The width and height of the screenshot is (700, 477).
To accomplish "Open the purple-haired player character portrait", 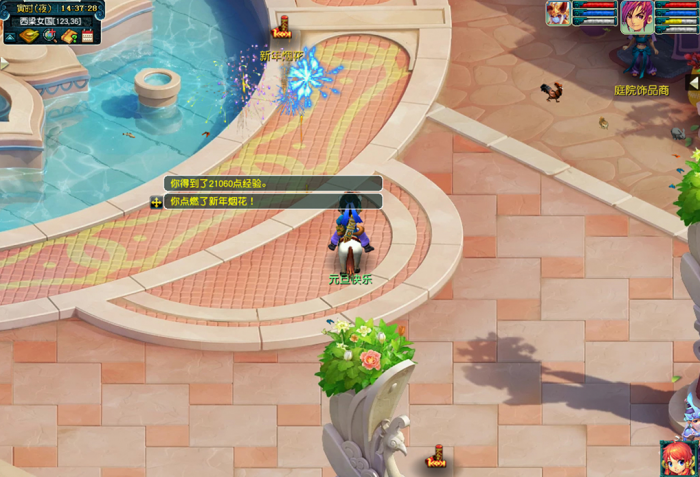I will point(636,17).
